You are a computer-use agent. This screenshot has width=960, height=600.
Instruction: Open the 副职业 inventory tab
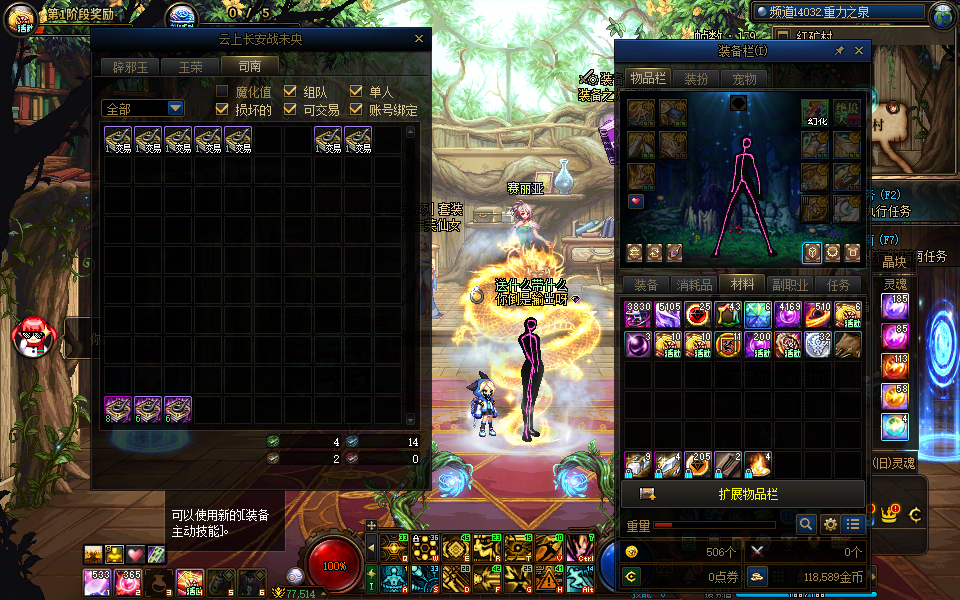coord(790,285)
